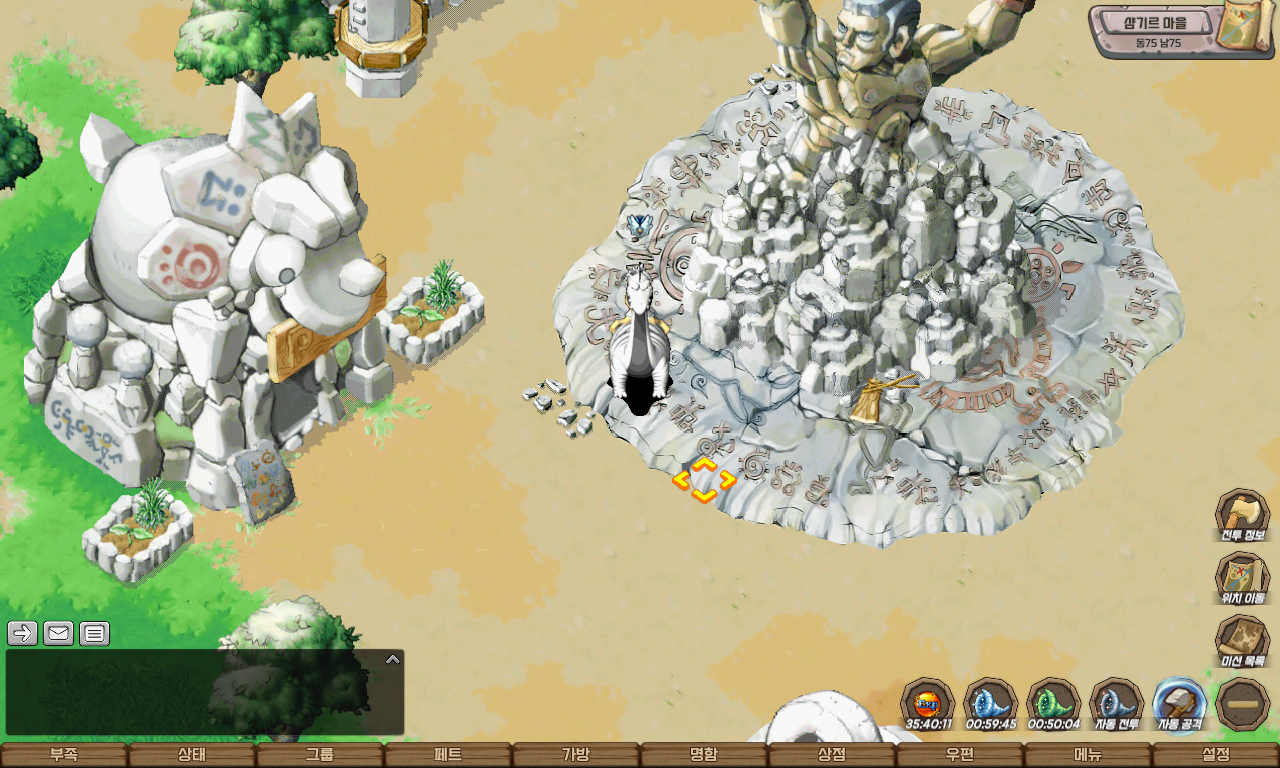1280x768 pixels.
Task: Open the 상점 (shop) menu
Action: (832, 755)
